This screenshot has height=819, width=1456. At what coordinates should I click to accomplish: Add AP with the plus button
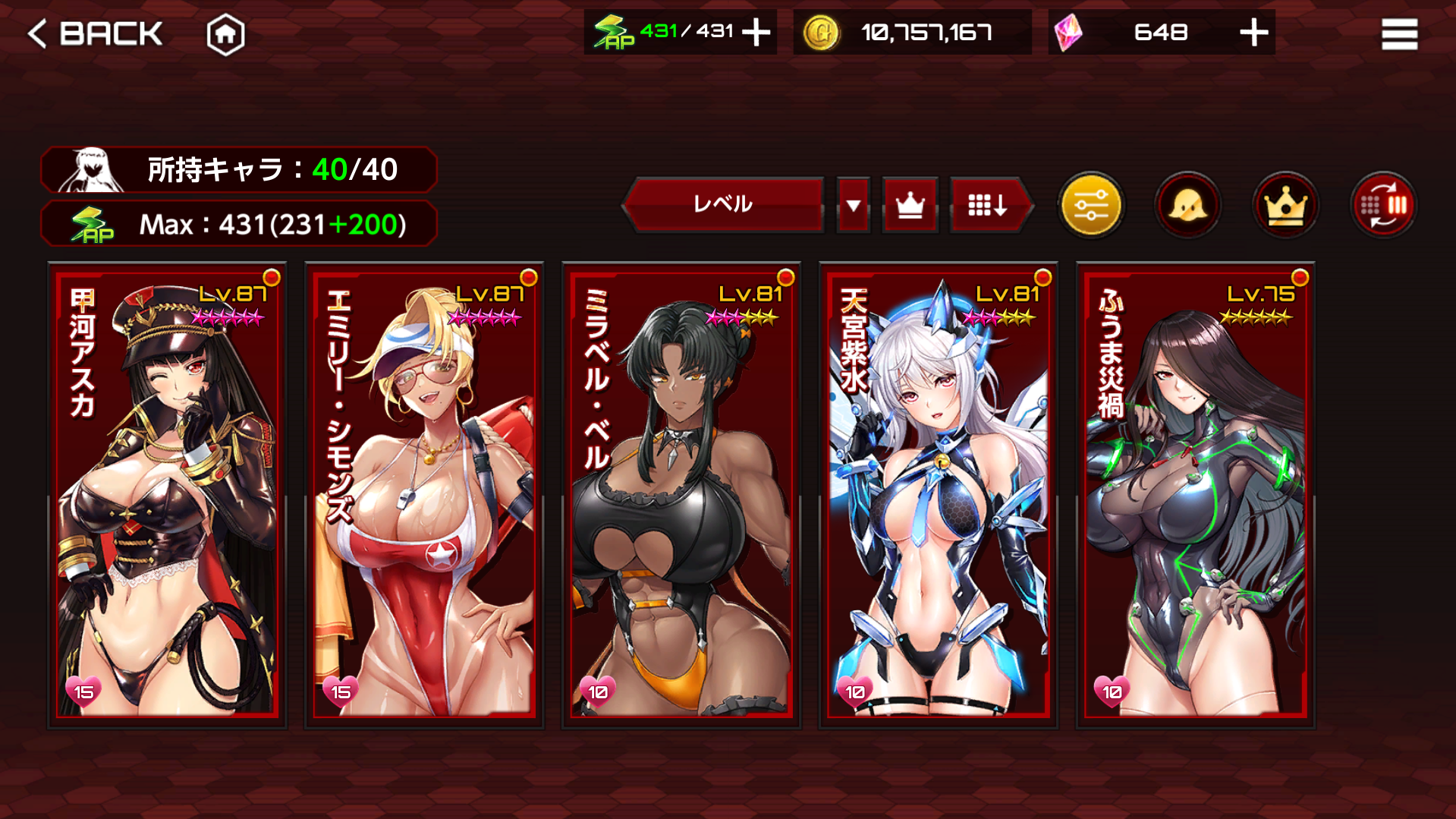tap(756, 33)
